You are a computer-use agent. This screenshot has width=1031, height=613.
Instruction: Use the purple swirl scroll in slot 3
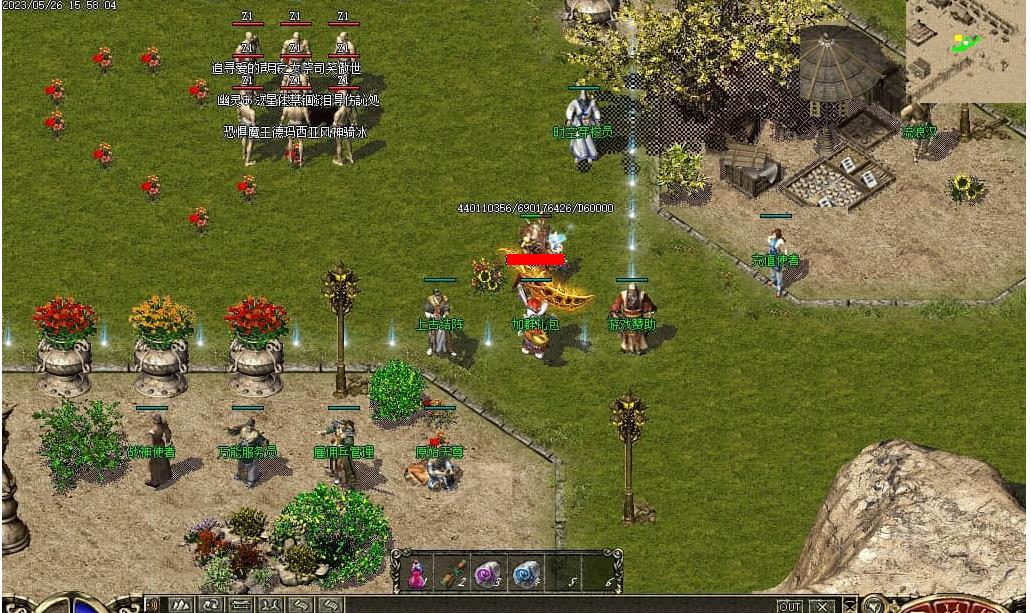point(489,573)
